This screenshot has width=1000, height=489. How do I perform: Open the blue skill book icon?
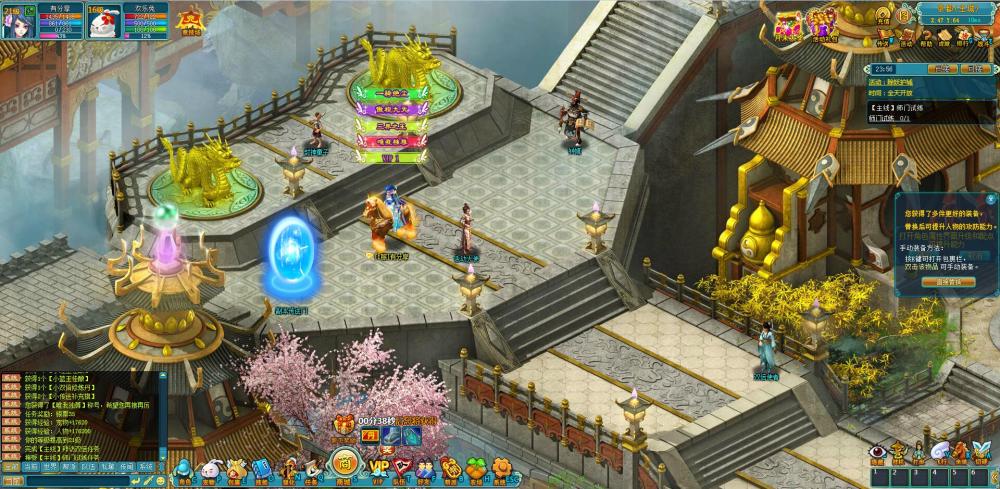(x=263, y=468)
